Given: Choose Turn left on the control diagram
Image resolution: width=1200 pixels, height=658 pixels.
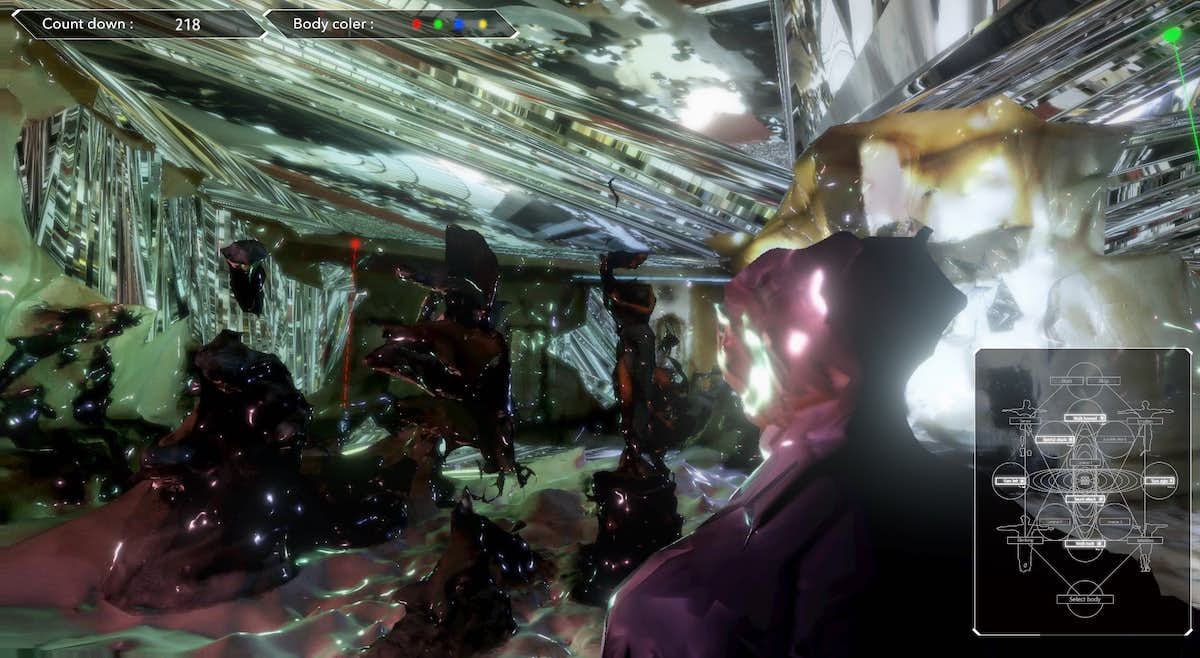Looking at the screenshot, I should click(x=1010, y=481).
